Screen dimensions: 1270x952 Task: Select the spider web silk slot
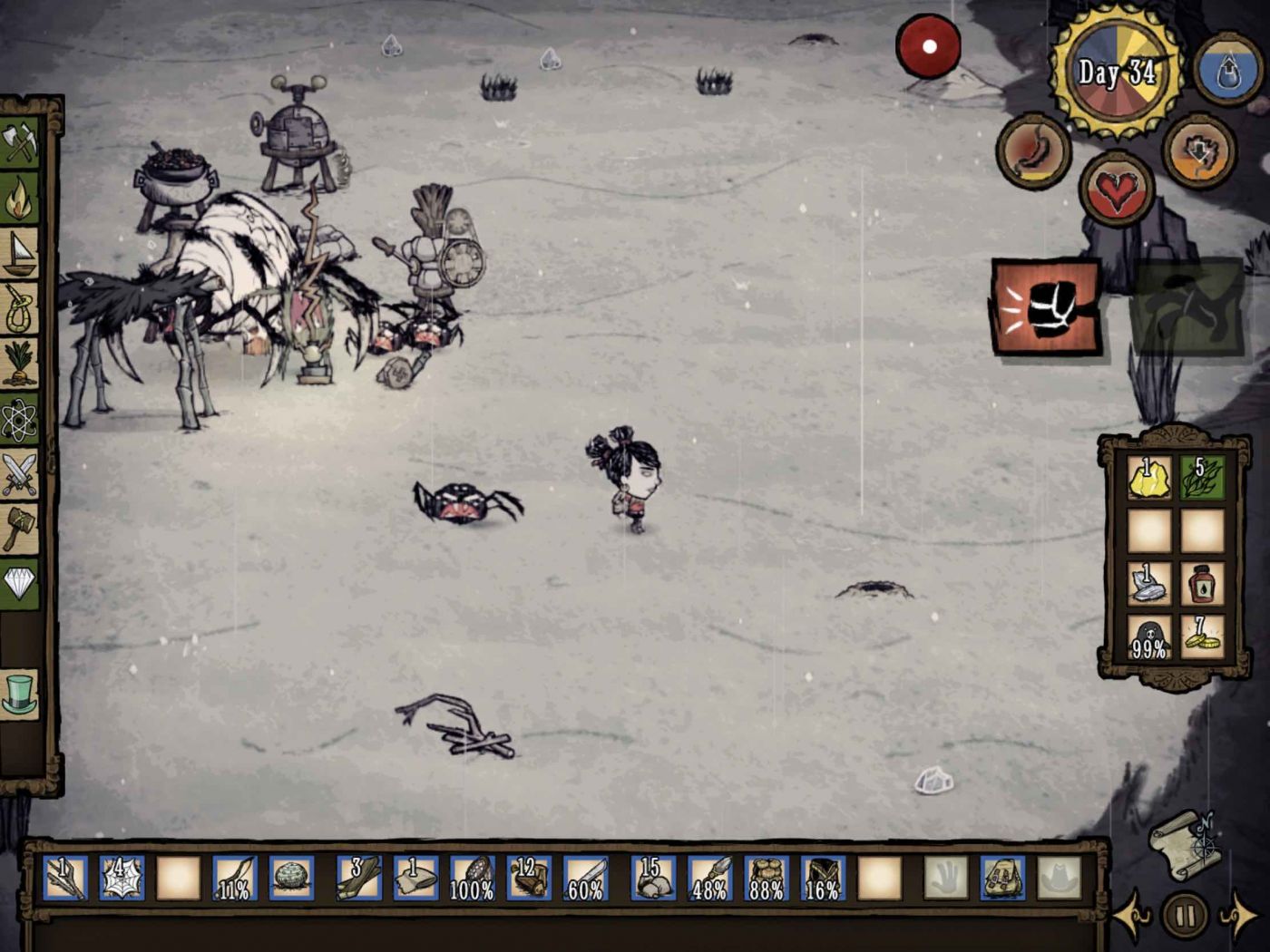click(122, 879)
